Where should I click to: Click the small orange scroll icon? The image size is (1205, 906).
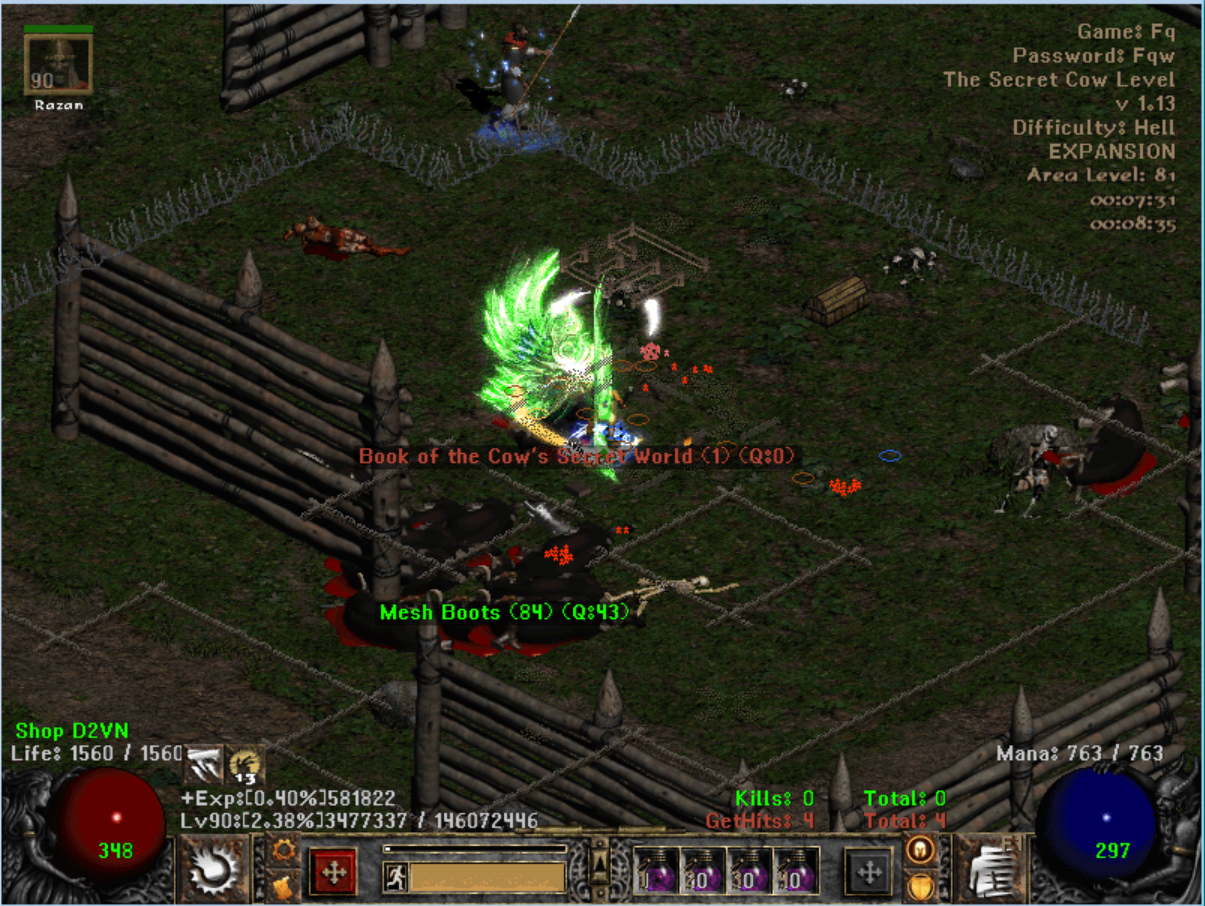click(282, 885)
